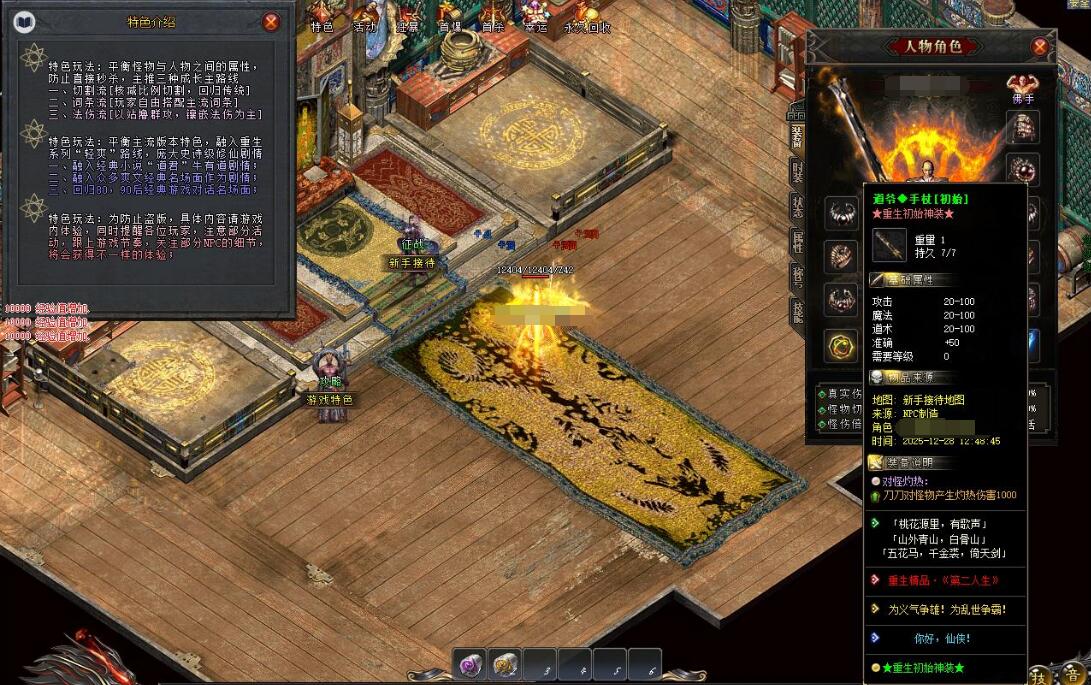The height and width of the screenshot is (685, 1091).
Task: Close the 人物角色 character window
Action: point(1040,46)
